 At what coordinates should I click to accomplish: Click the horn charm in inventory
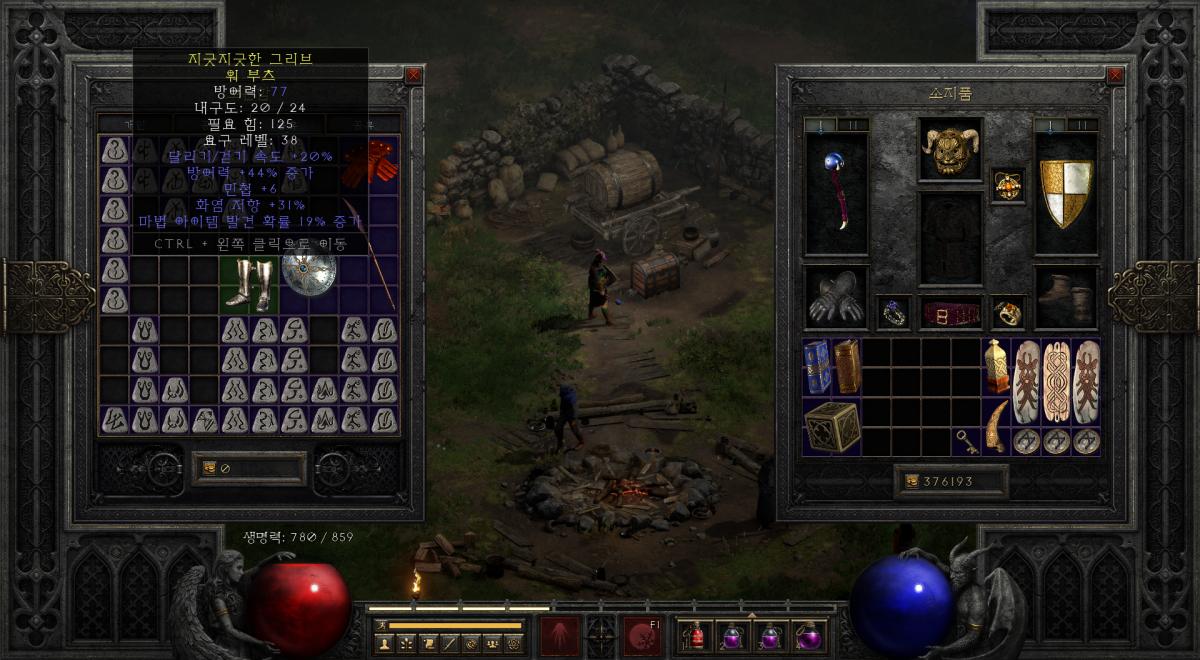(x=997, y=426)
